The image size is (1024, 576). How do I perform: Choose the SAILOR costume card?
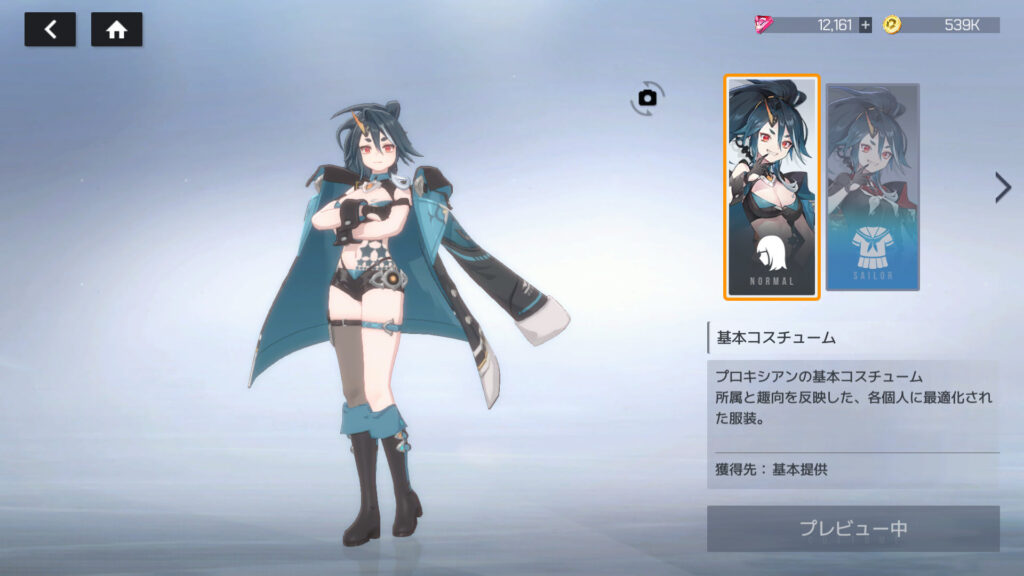[x=873, y=187]
